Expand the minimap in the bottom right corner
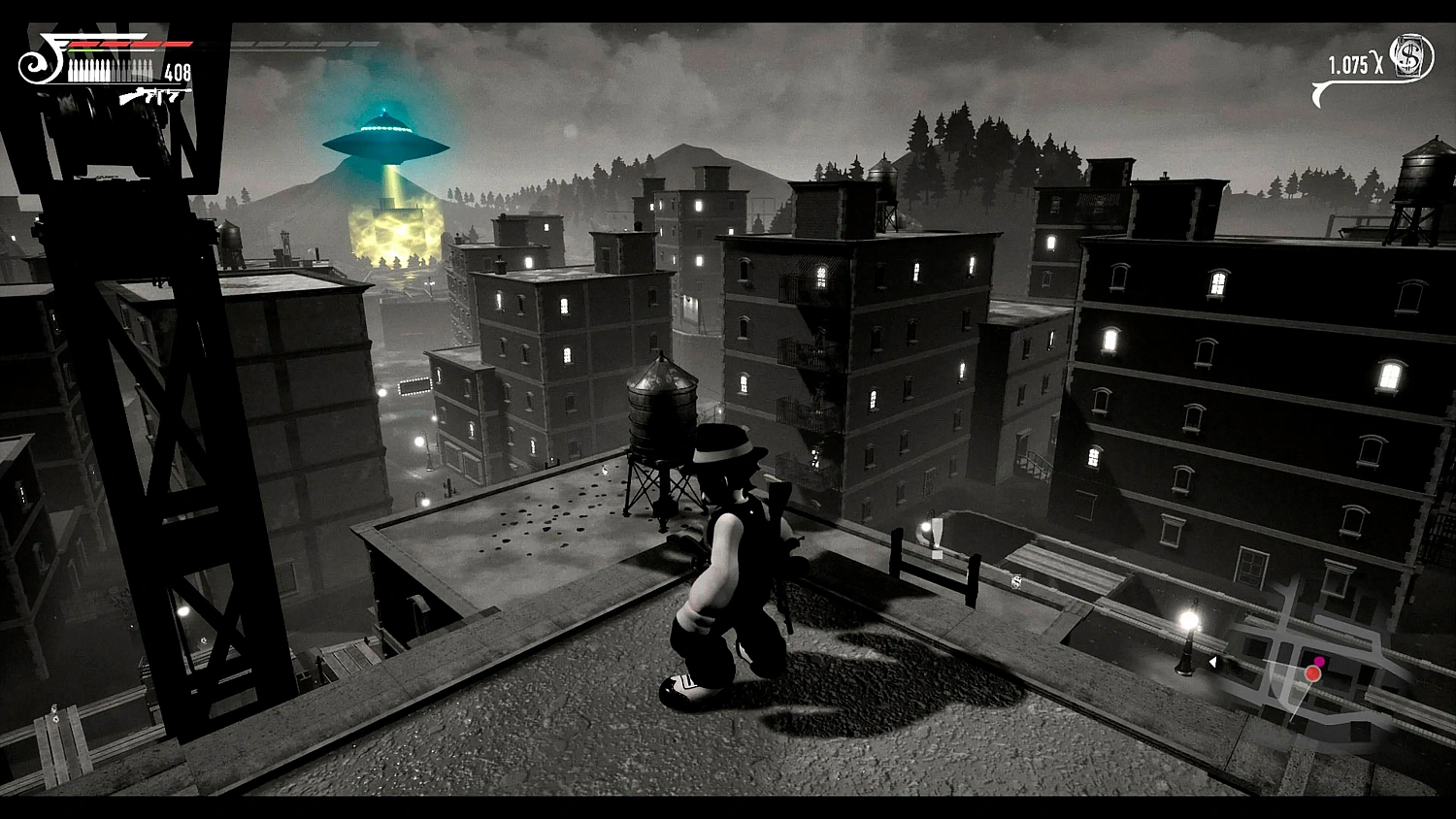Image resolution: width=1456 pixels, height=819 pixels. click(1330, 670)
